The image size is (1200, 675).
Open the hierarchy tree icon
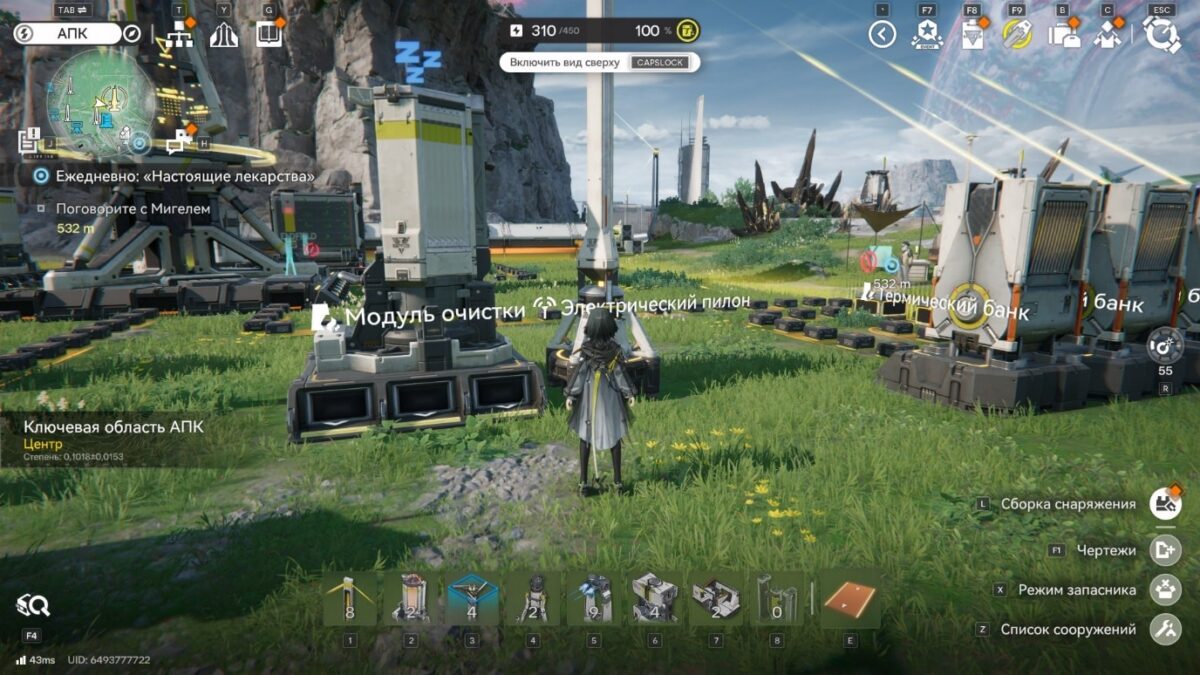pyautogui.click(x=180, y=35)
